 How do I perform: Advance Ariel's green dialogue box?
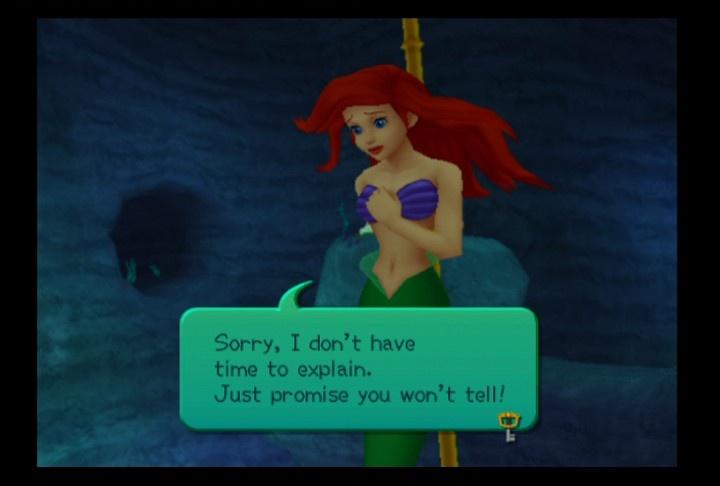tap(357, 368)
